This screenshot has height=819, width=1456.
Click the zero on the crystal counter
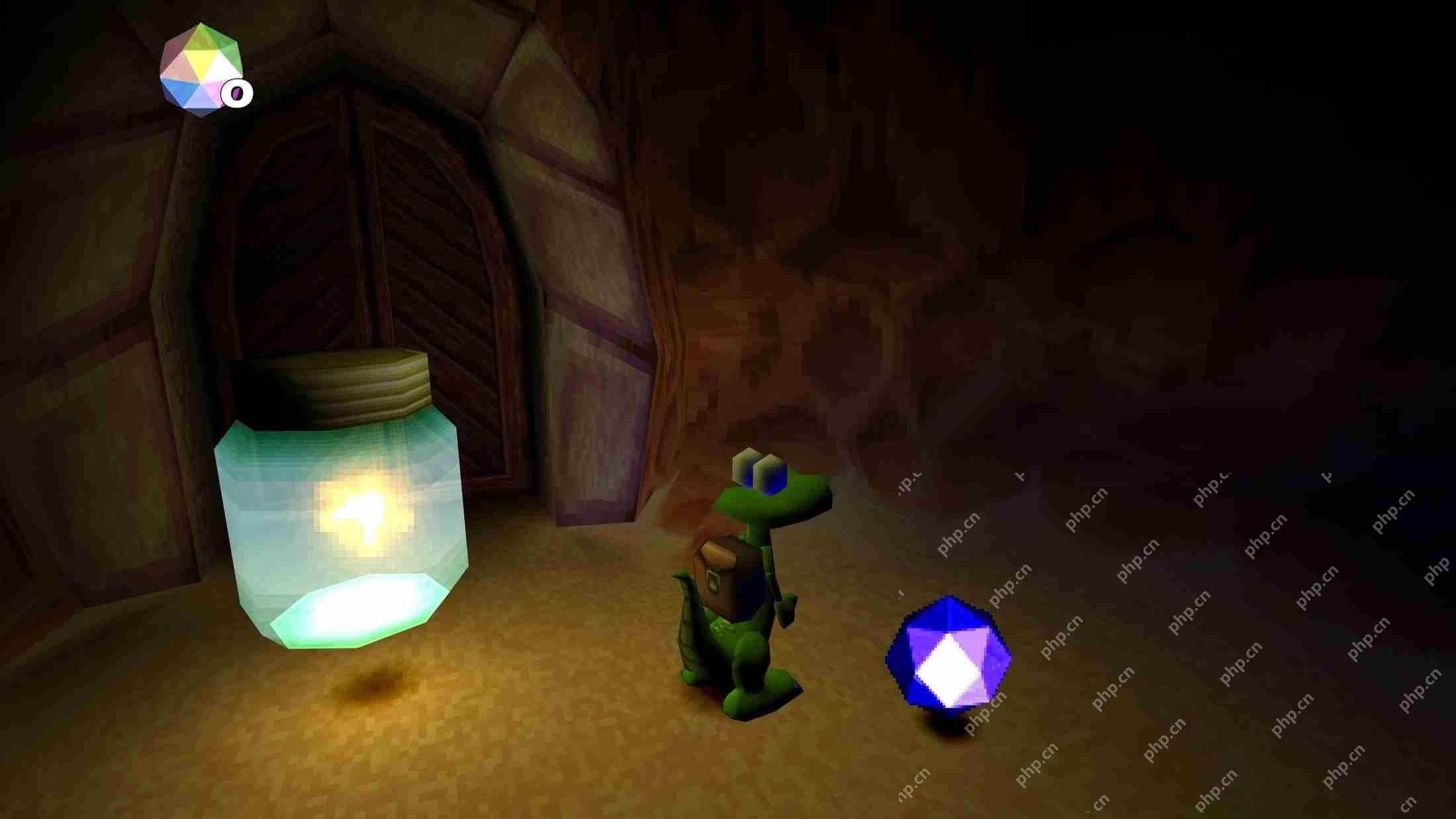tap(236, 93)
